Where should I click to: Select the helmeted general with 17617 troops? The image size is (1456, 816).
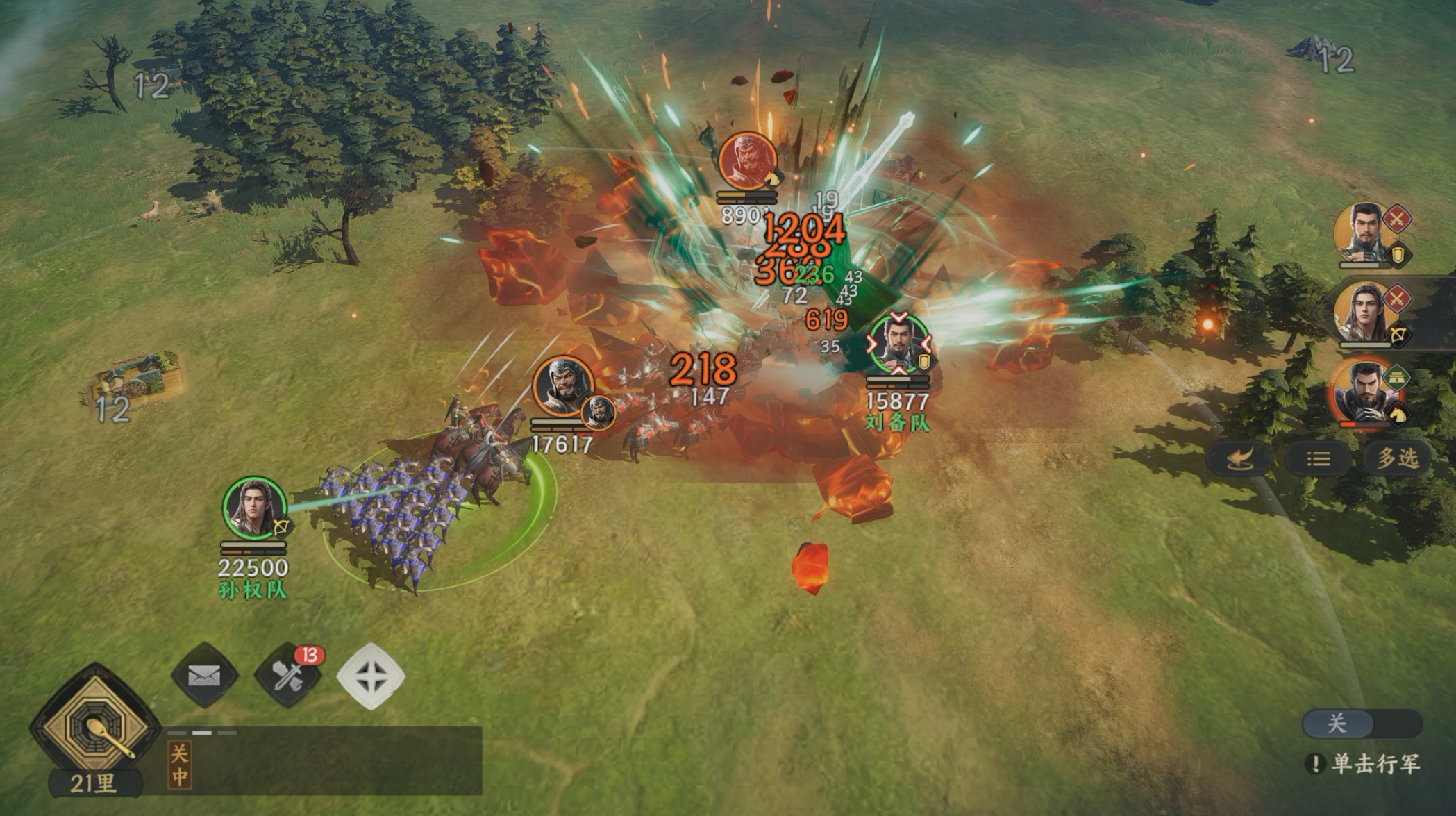point(563,388)
